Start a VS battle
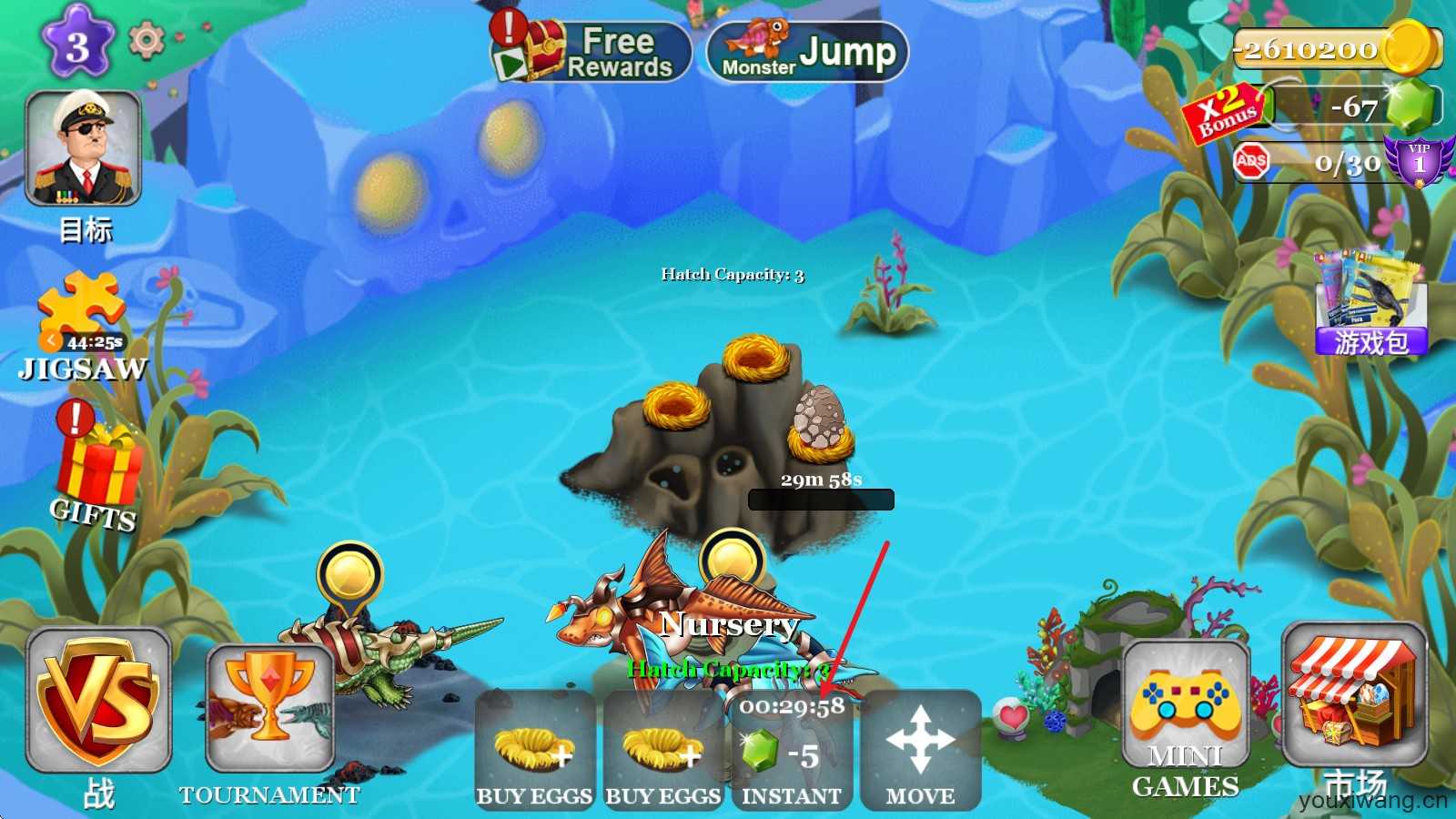The height and width of the screenshot is (819, 1456). 98,701
